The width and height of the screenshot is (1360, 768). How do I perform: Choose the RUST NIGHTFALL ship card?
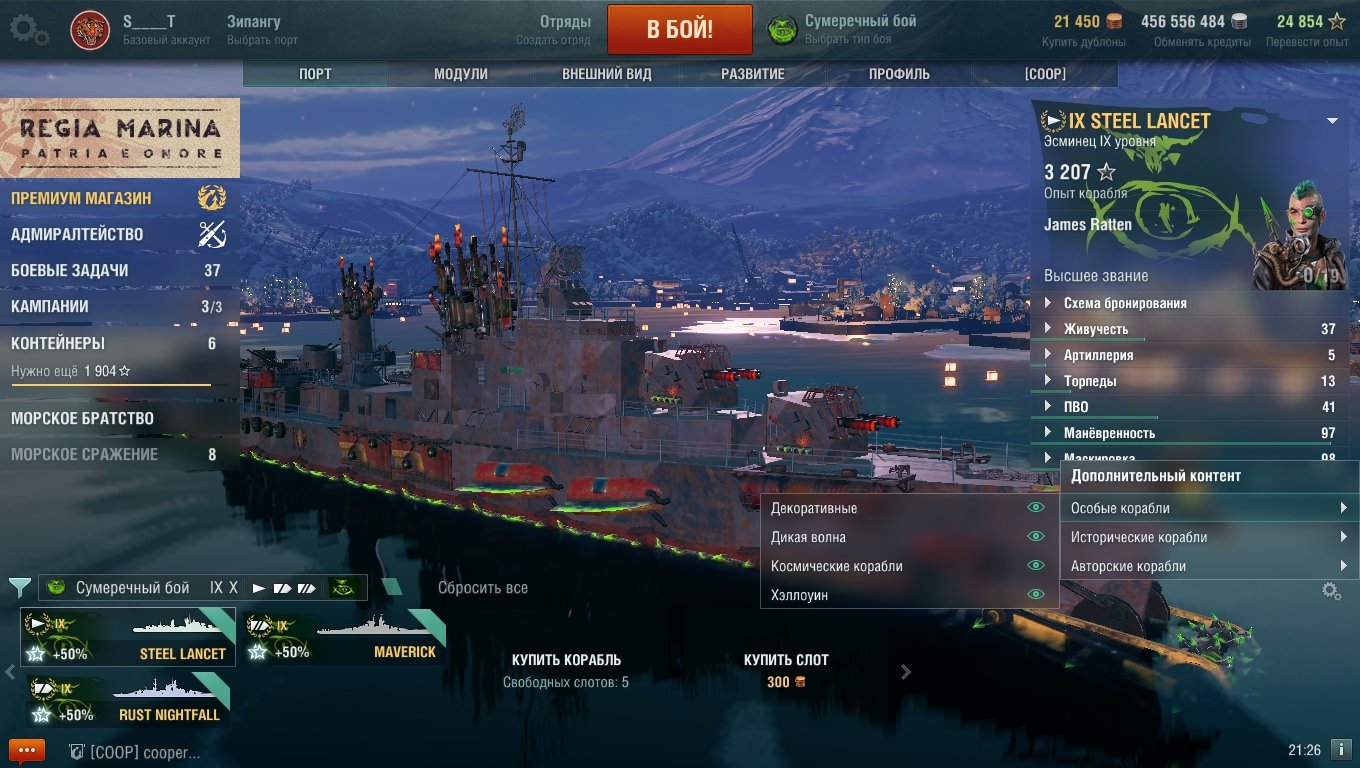127,701
